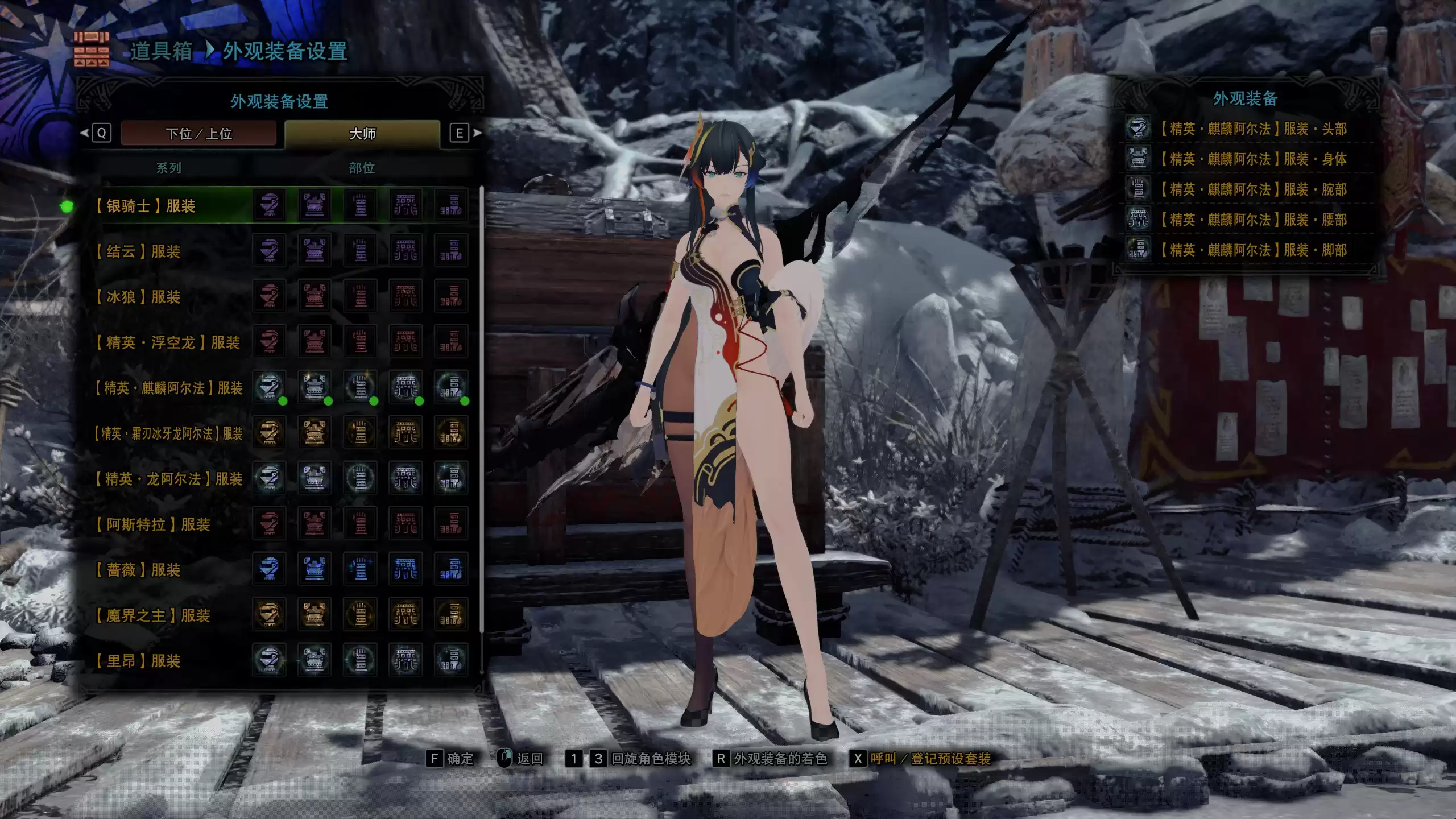
Task: Click the 【蔷薇】 leg armor icon
Action: 452,570
